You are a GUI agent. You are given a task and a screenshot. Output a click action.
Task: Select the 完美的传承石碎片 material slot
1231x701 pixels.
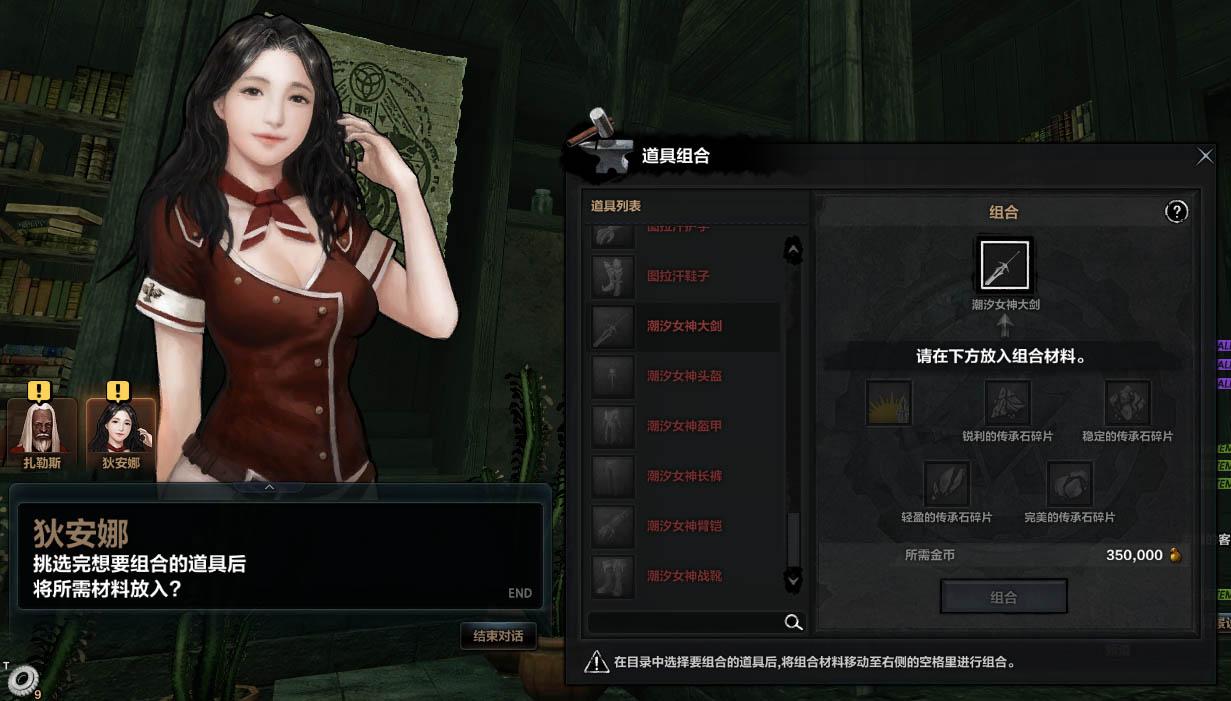(1069, 484)
